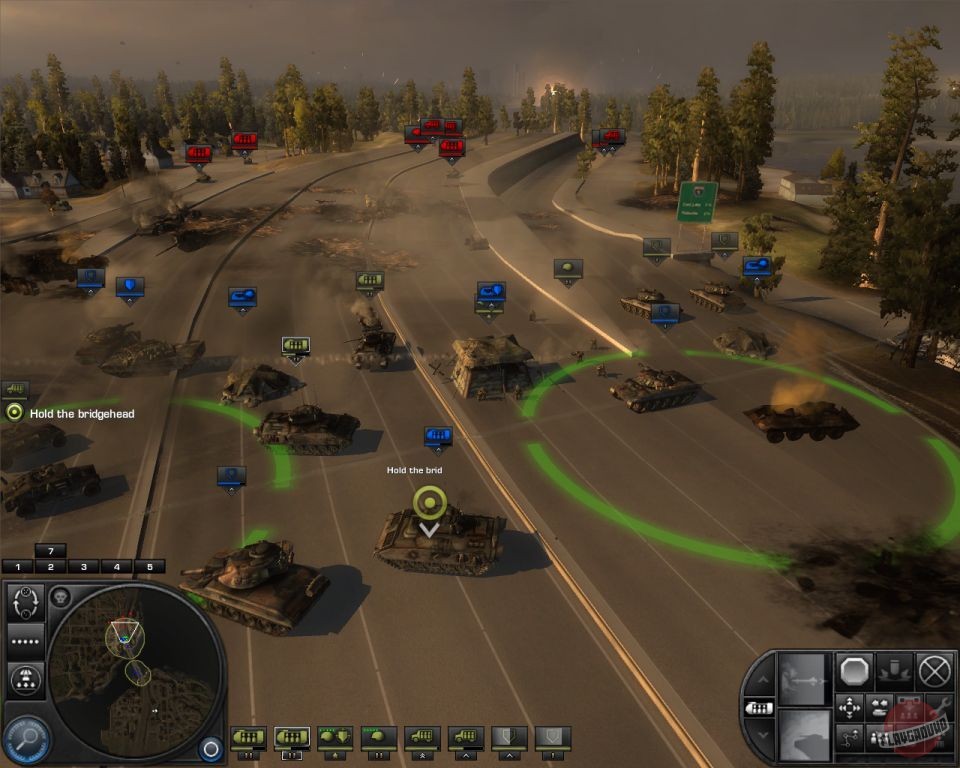Select control group 5

(x=149, y=567)
